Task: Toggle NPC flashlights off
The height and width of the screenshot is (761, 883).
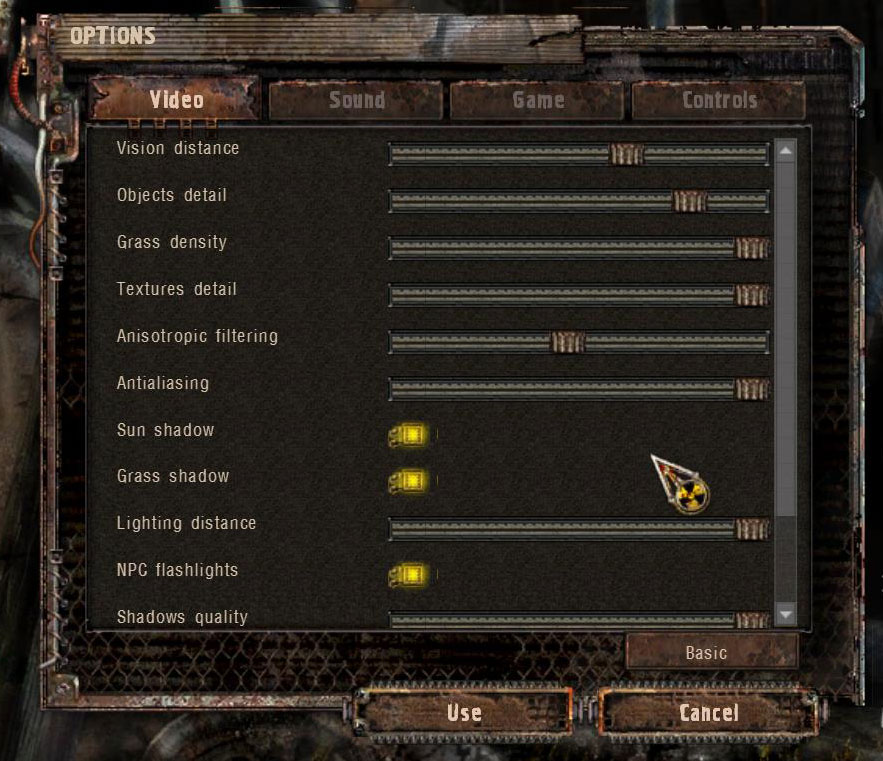Action: point(410,575)
